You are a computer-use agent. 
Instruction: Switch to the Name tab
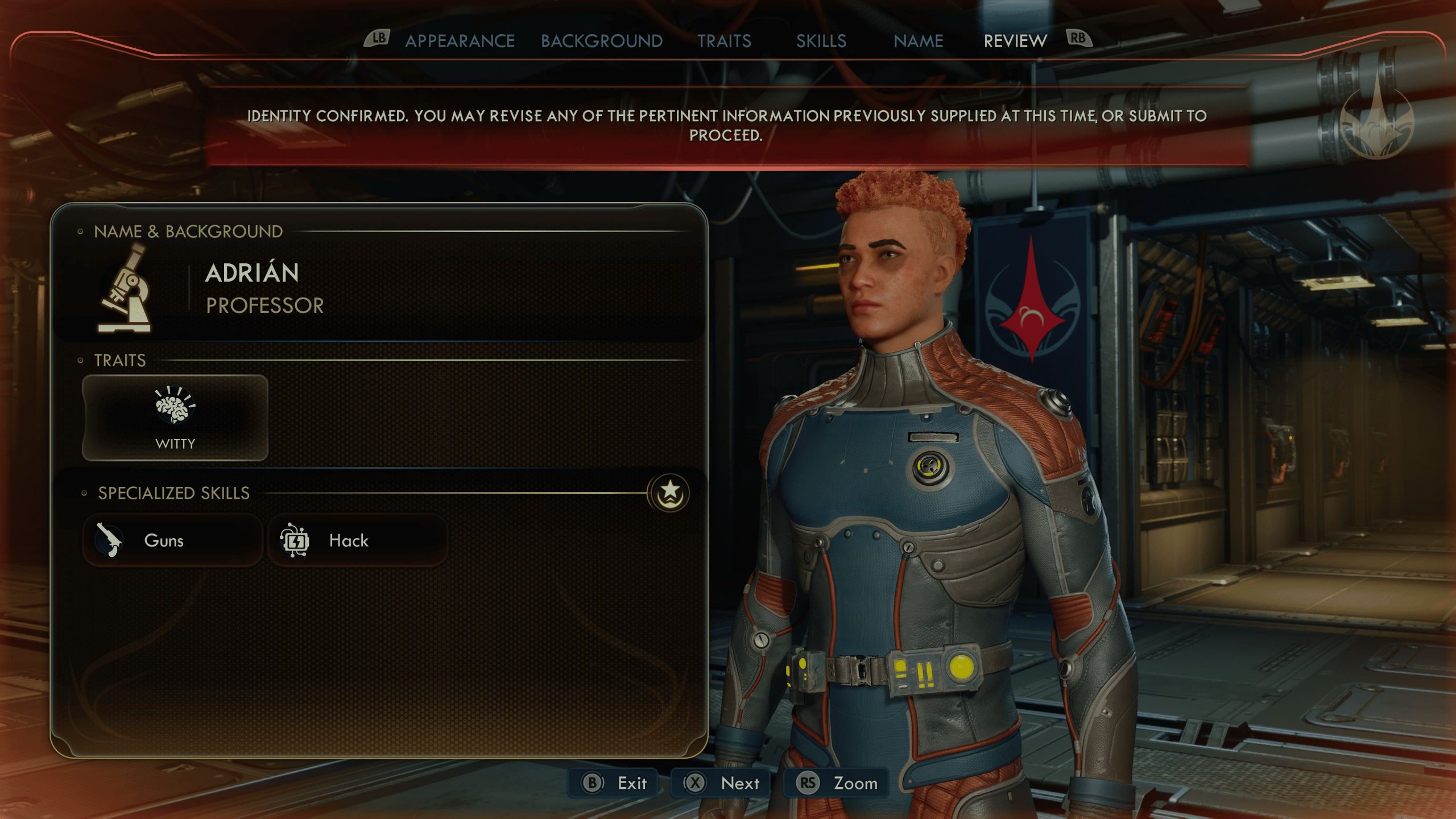point(918,41)
